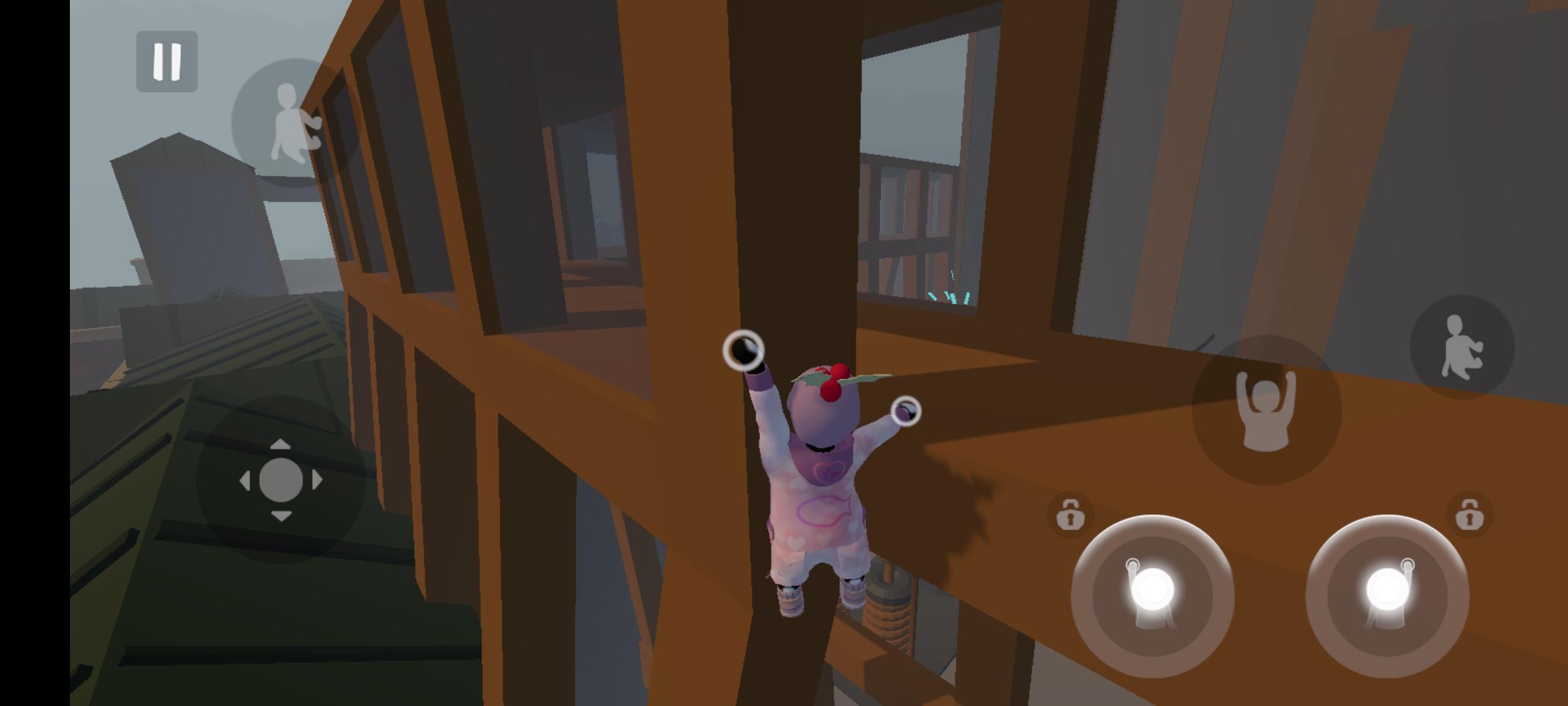The height and width of the screenshot is (706, 1568).
Task: Tap the camera pan directional pad
Action: (283, 479)
